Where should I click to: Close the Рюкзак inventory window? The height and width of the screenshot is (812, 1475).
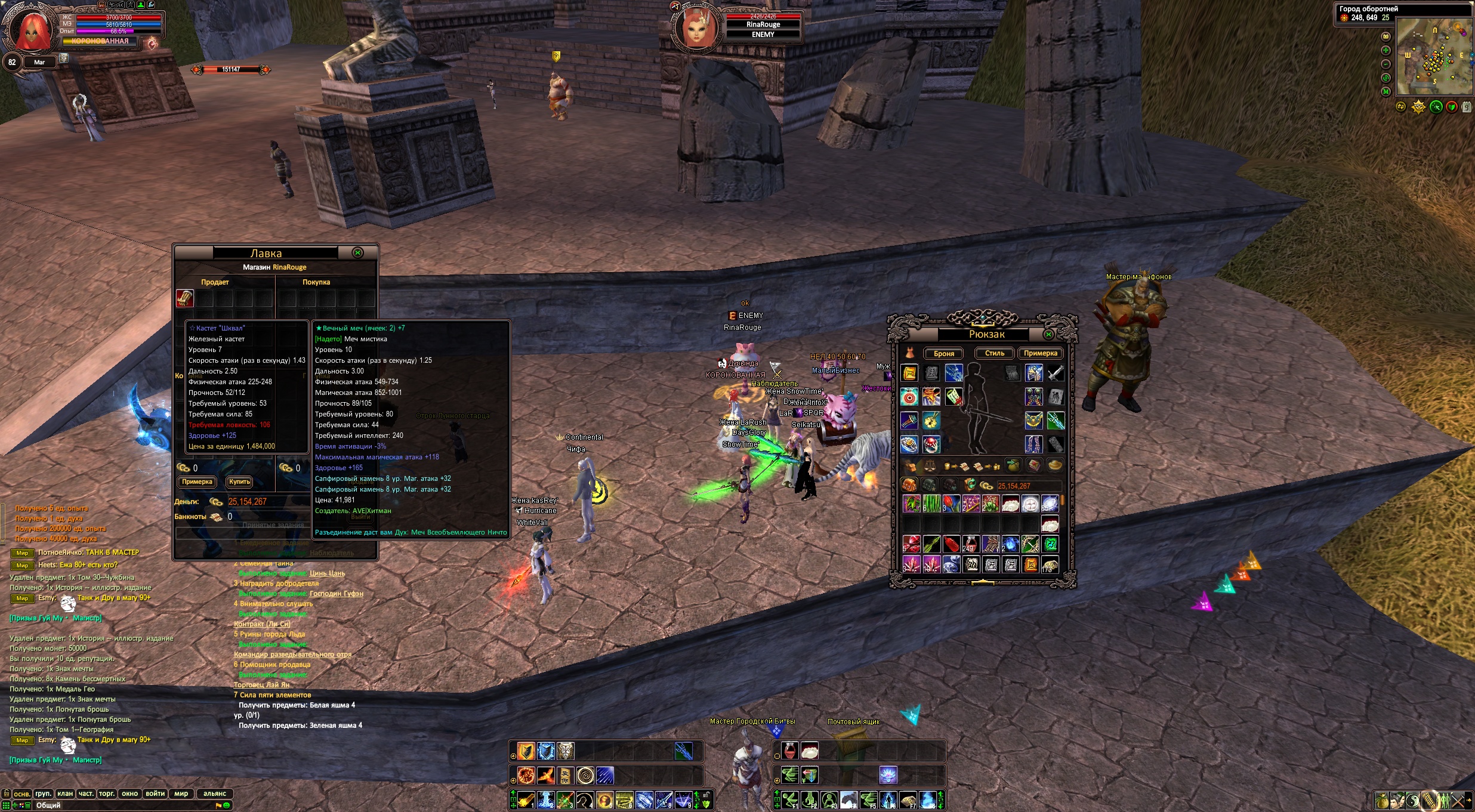point(1048,334)
